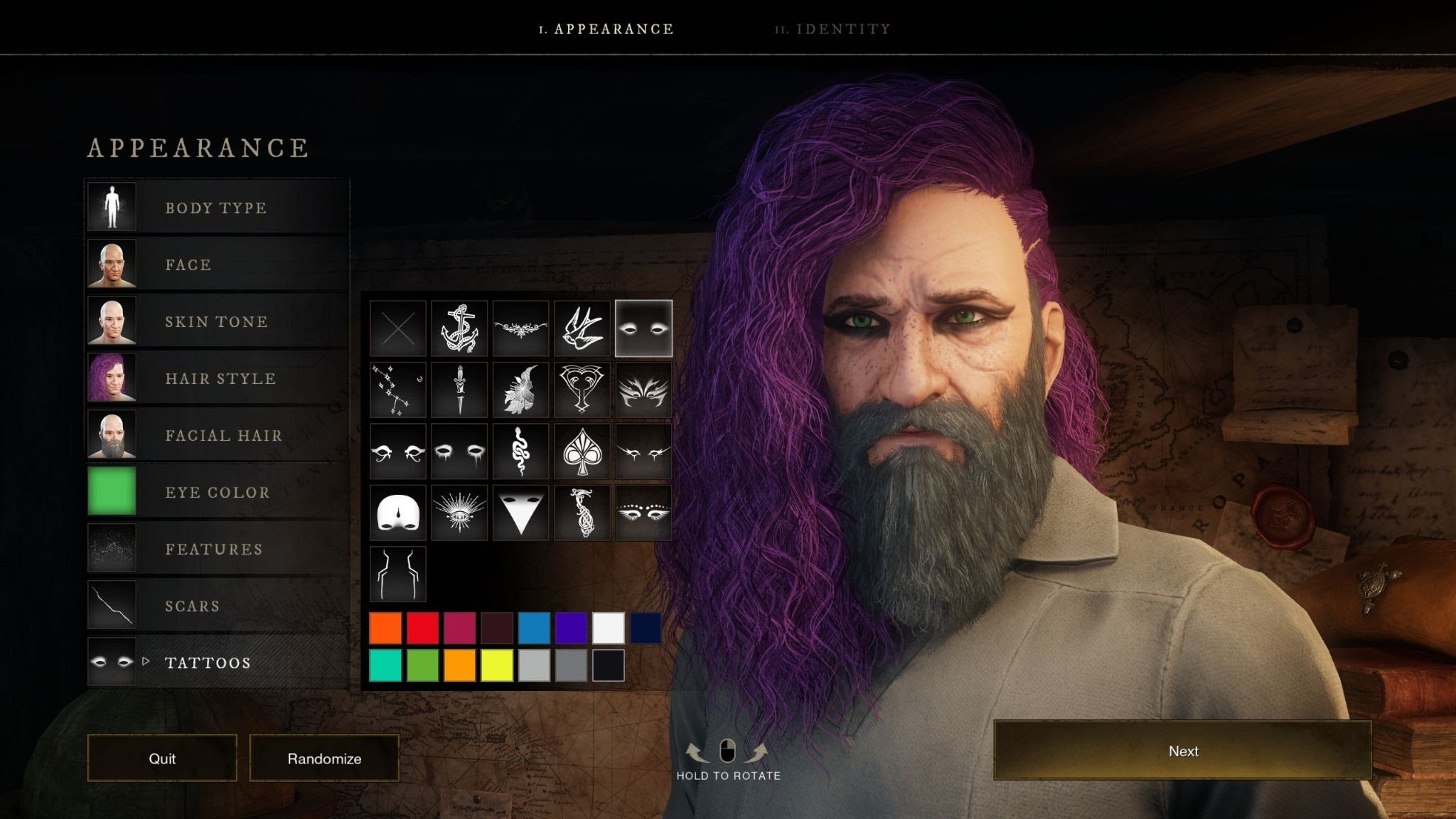This screenshot has width=1456, height=819.
Task: Proceed with the Next button
Action: [x=1182, y=751]
